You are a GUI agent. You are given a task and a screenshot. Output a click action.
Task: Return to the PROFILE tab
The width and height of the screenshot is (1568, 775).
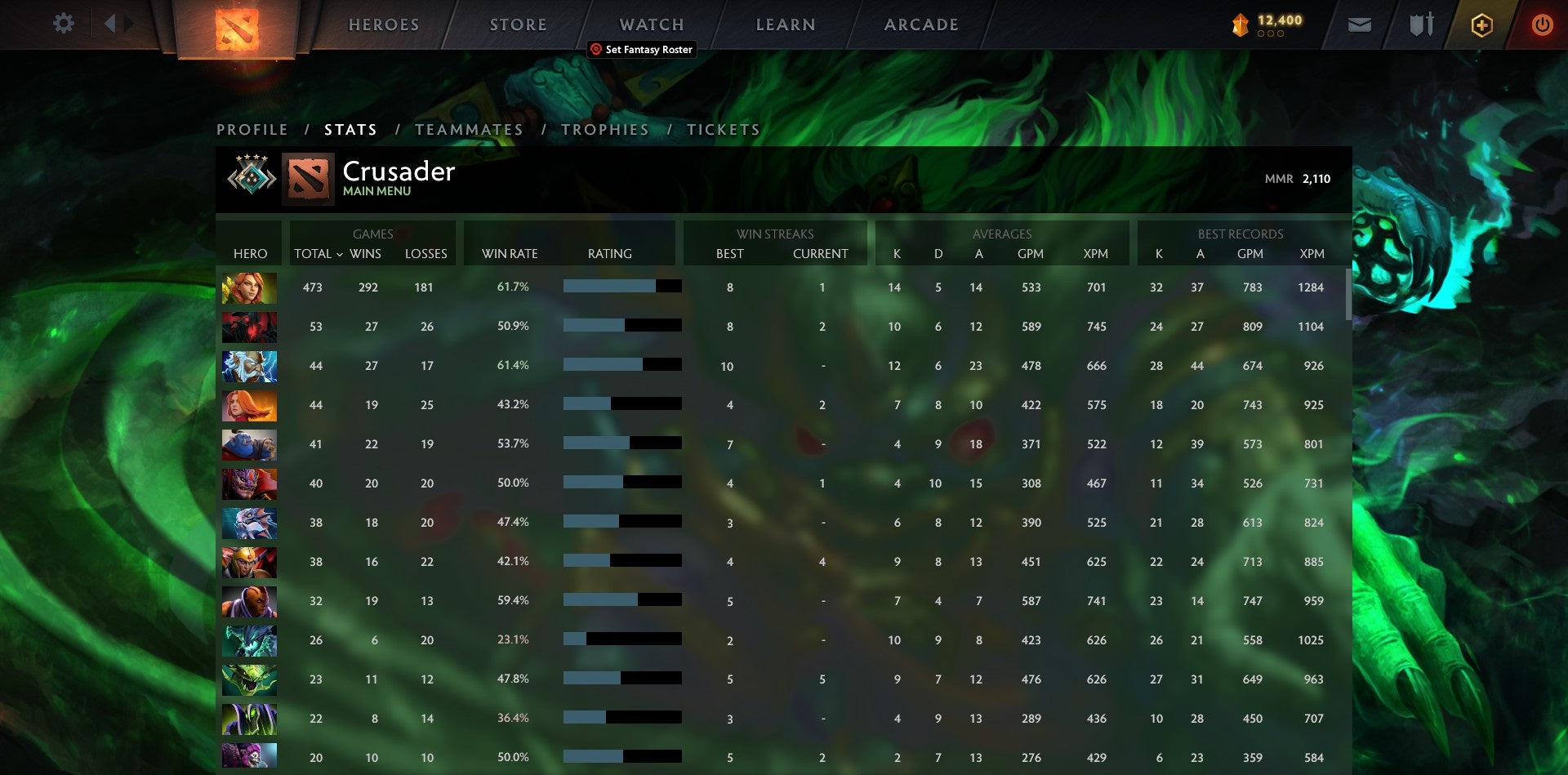[x=252, y=129]
